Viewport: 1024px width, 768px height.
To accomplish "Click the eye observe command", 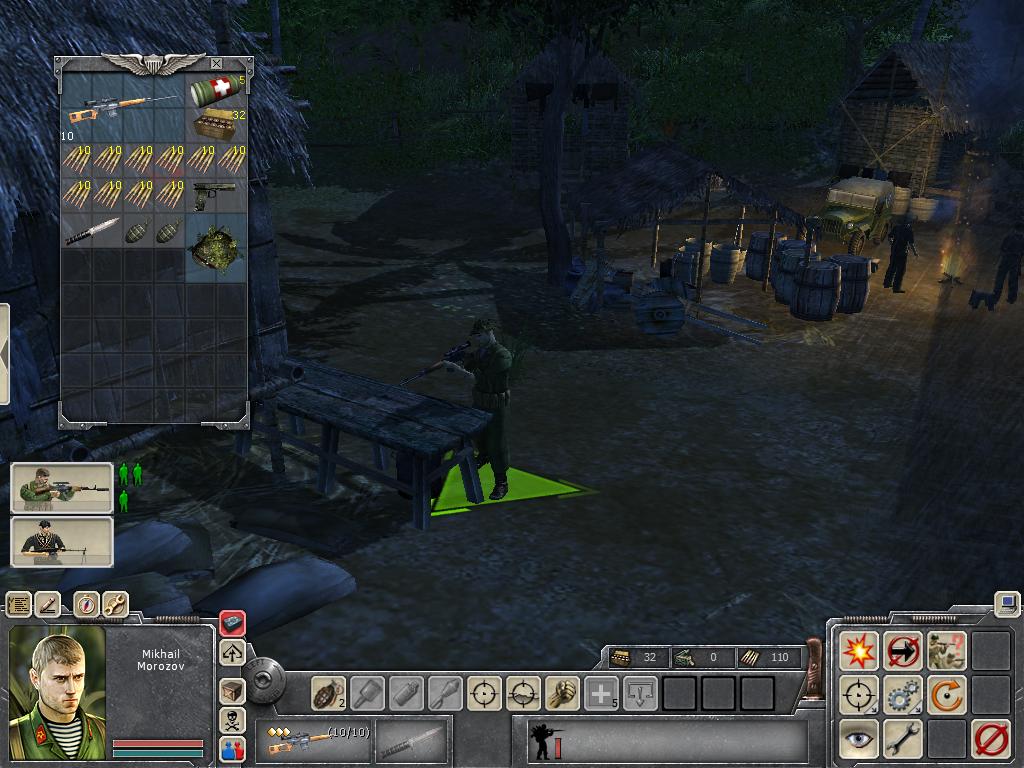I will click(859, 739).
